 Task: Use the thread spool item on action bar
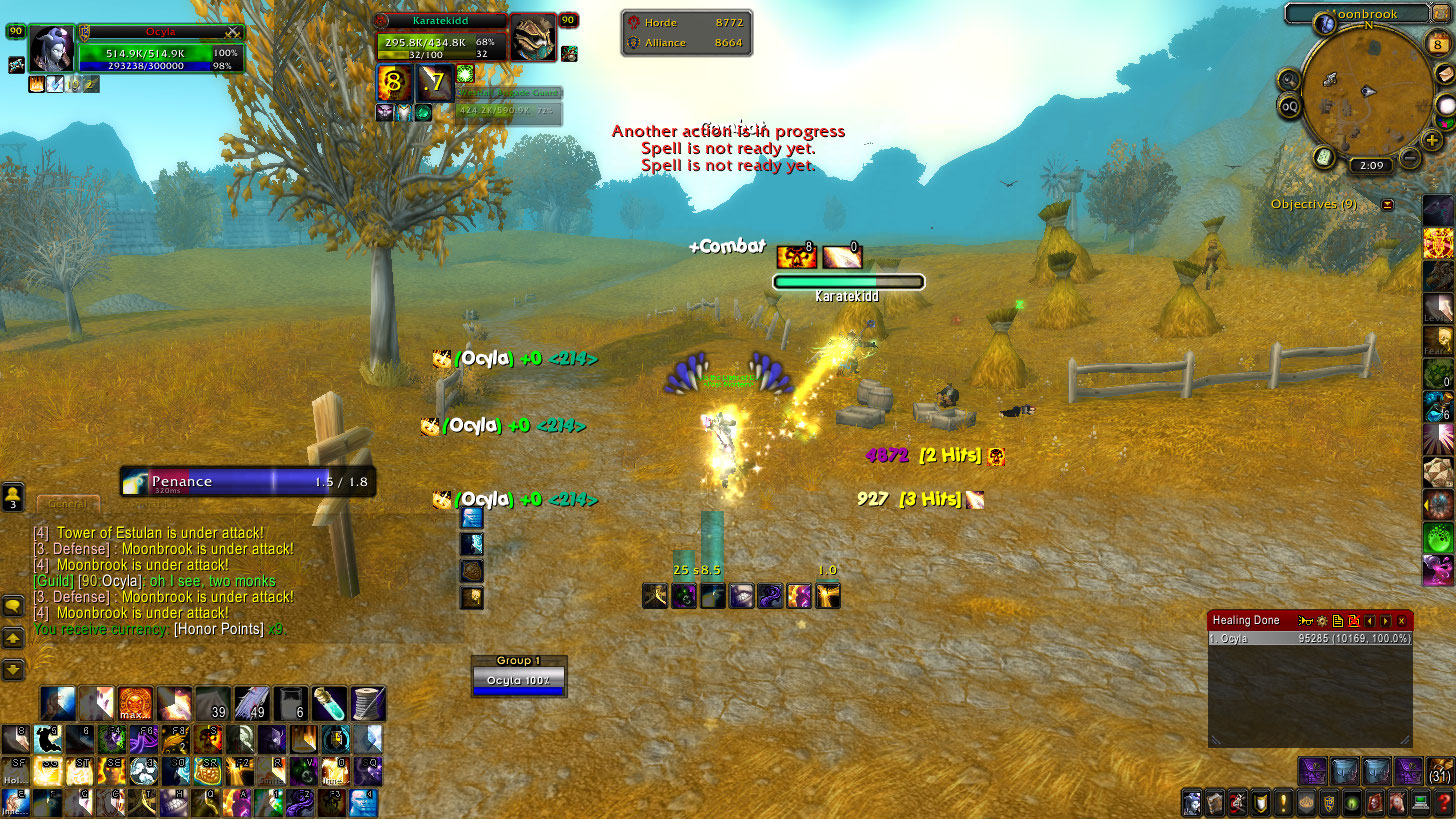(x=368, y=704)
